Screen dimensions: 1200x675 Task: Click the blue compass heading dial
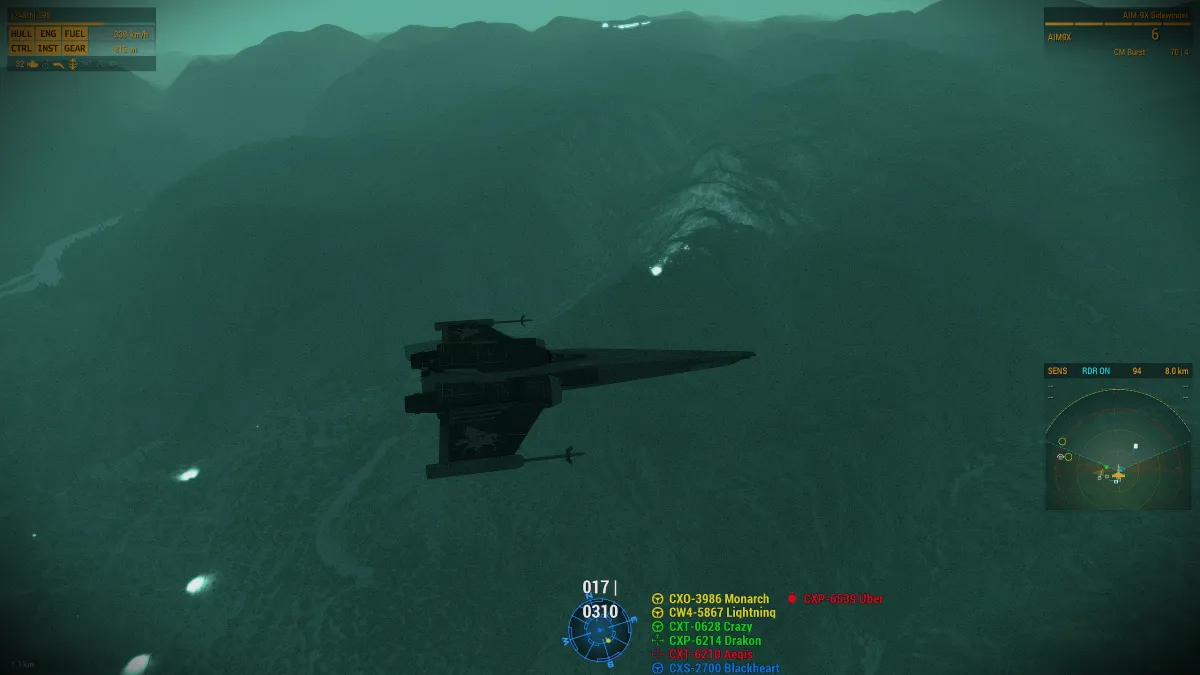(600, 632)
